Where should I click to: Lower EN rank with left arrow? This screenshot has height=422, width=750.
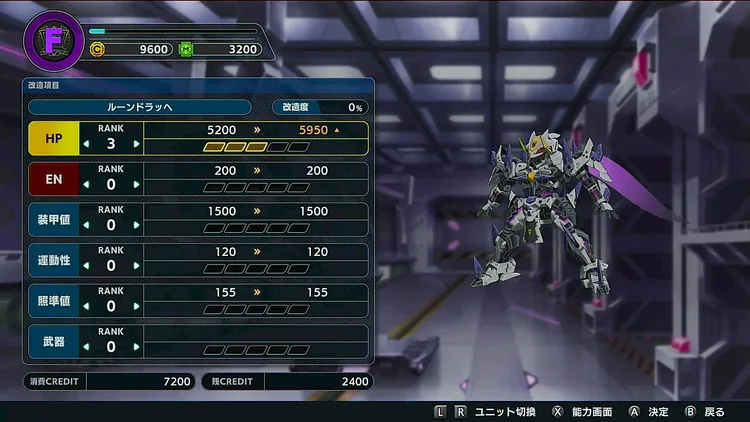point(86,185)
